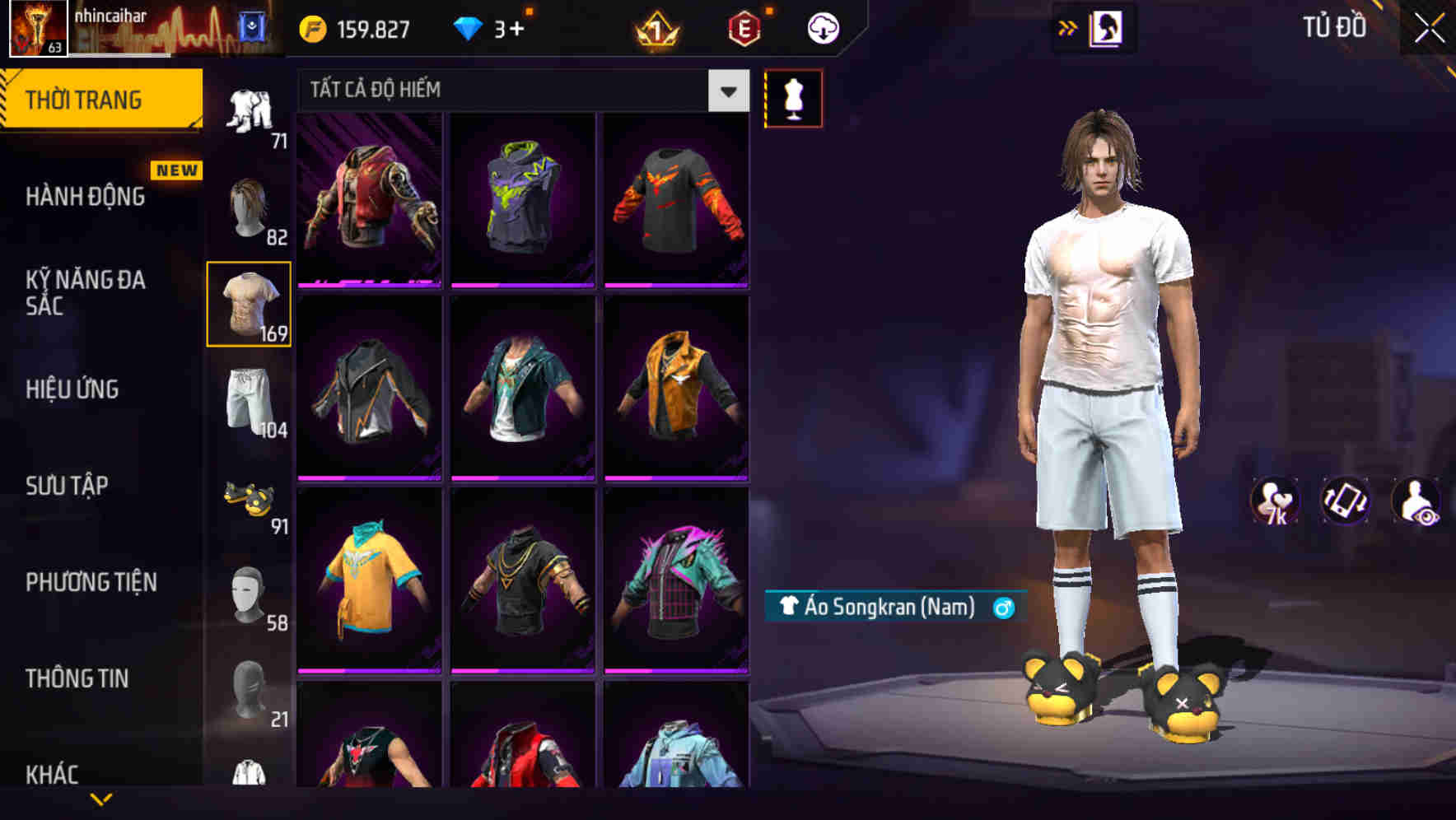This screenshot has height=820, width=1456.
Task: Click the mannequin preview icon above the character
Action: (x=793, y=96)
